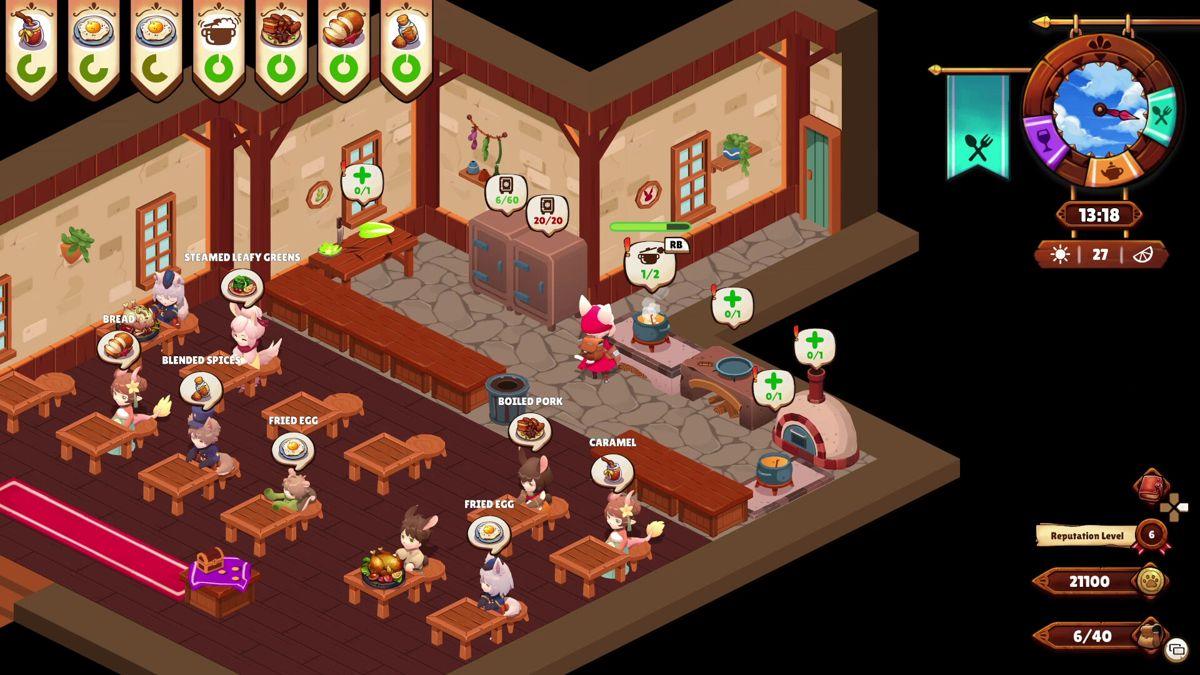The image size is (1200, 675).
Task: Select the teapot segment on the clock
Action: 1110,170
